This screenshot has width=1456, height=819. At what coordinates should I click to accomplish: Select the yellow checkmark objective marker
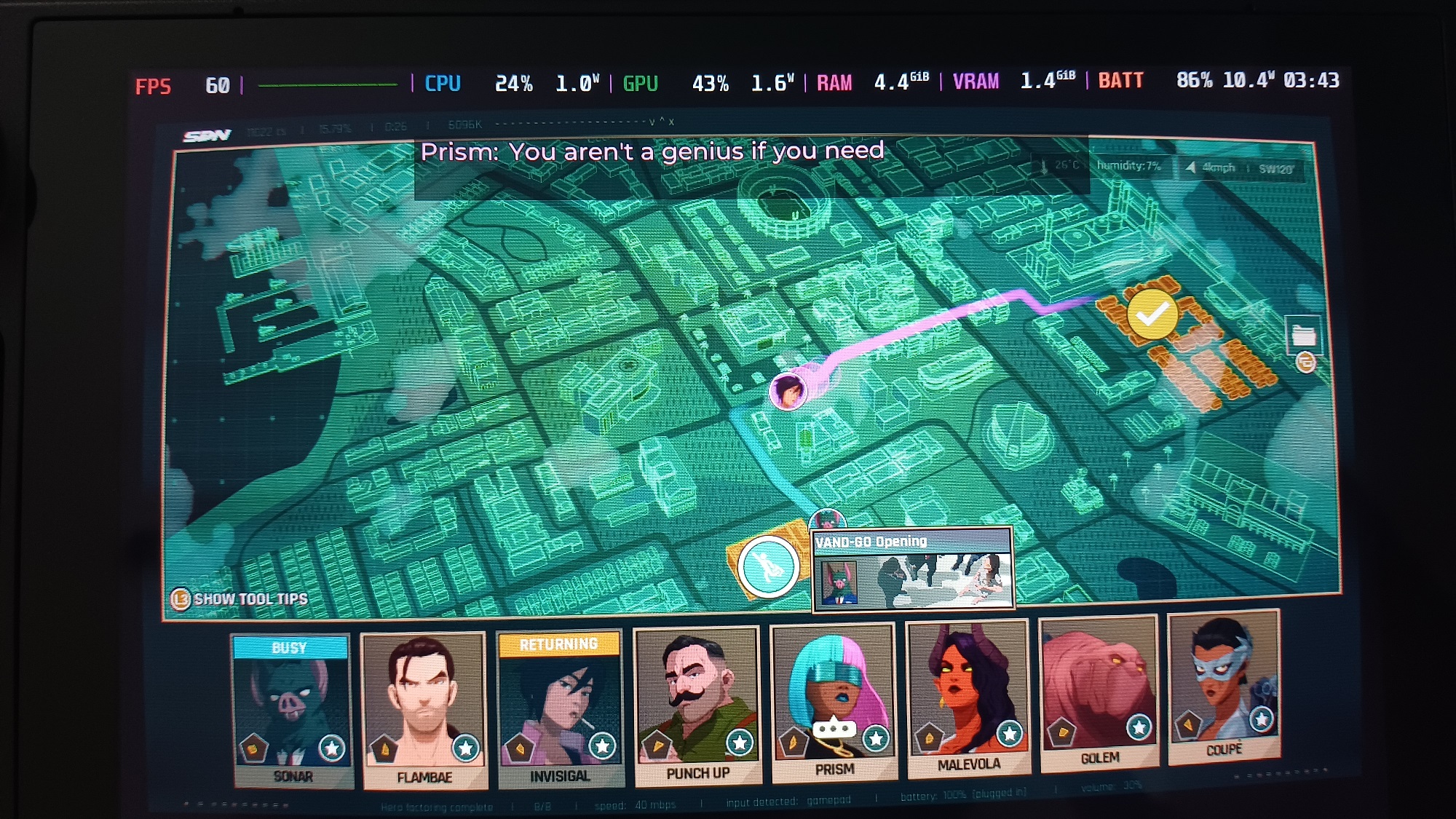tap(1151, 315)
